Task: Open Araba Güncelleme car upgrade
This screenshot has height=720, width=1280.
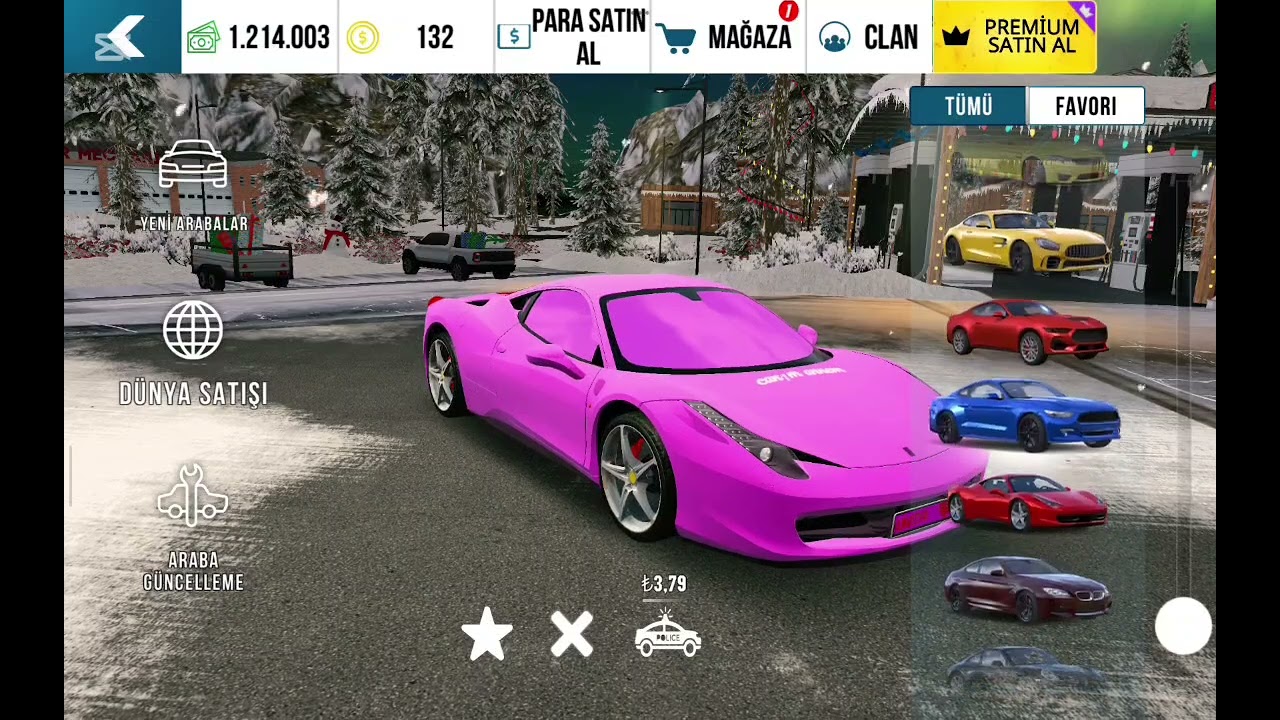Action: (193, 527)
